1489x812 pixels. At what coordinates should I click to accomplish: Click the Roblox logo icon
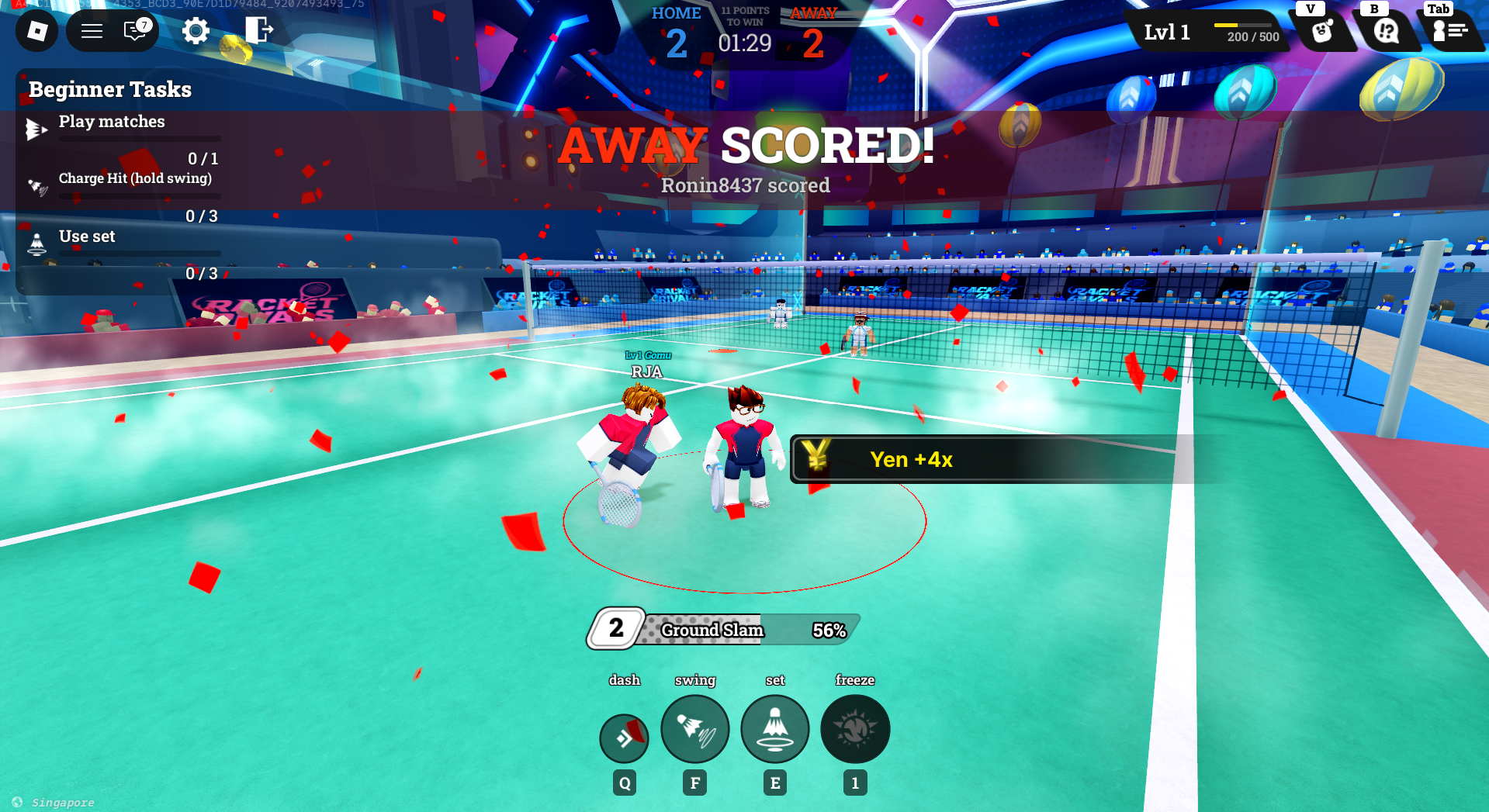[x=36, y=31]
